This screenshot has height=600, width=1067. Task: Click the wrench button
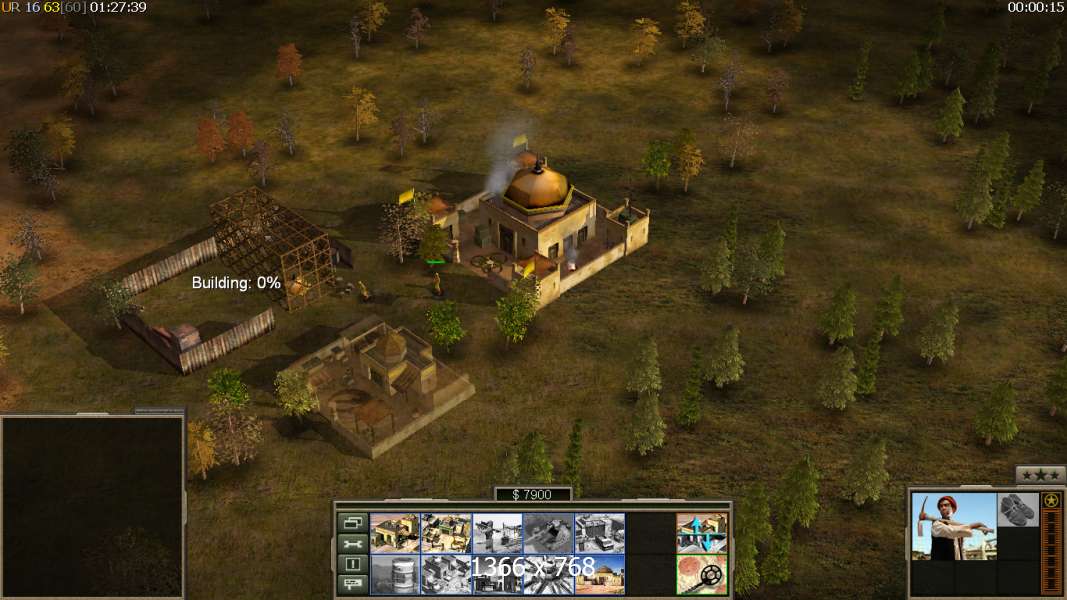[352, 543]
